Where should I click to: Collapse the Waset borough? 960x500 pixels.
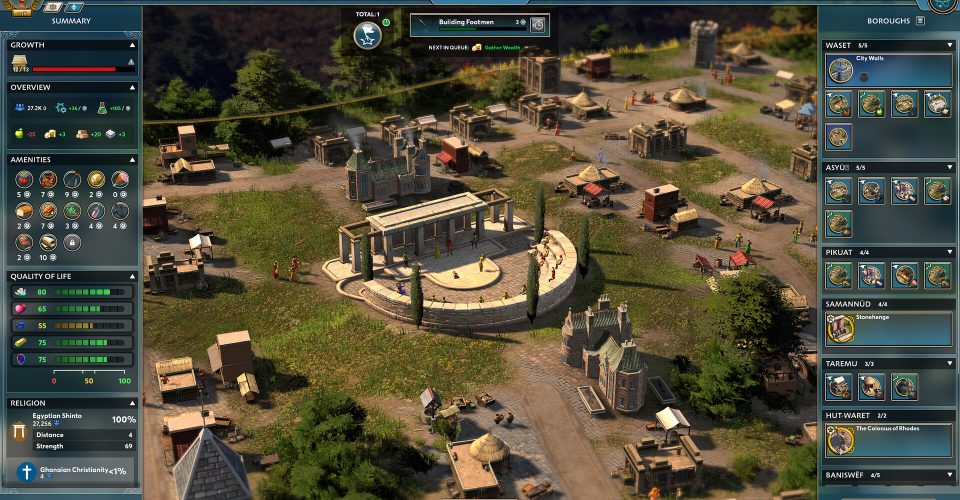coord(949,45)
